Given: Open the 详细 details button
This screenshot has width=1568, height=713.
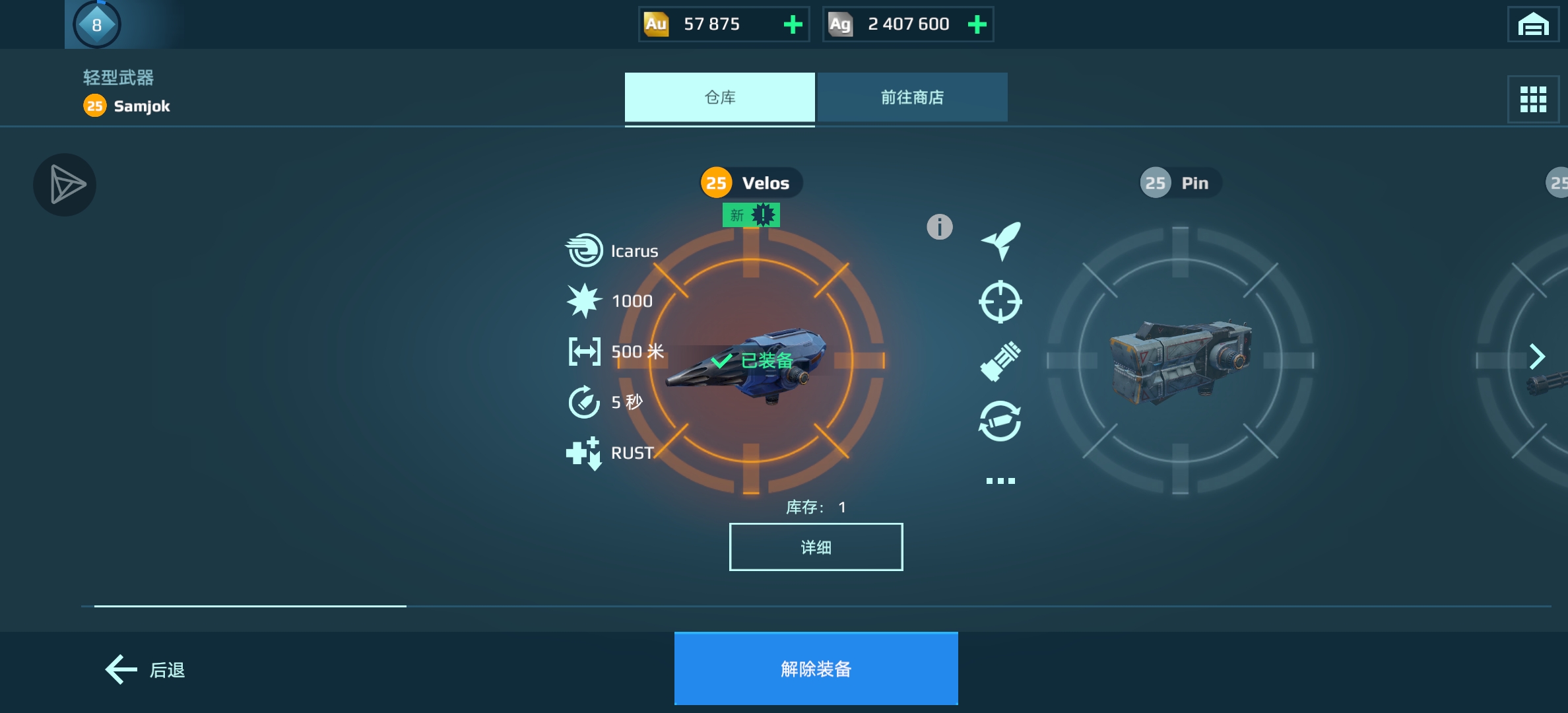Looking at the screenshot, I should 816,547.
